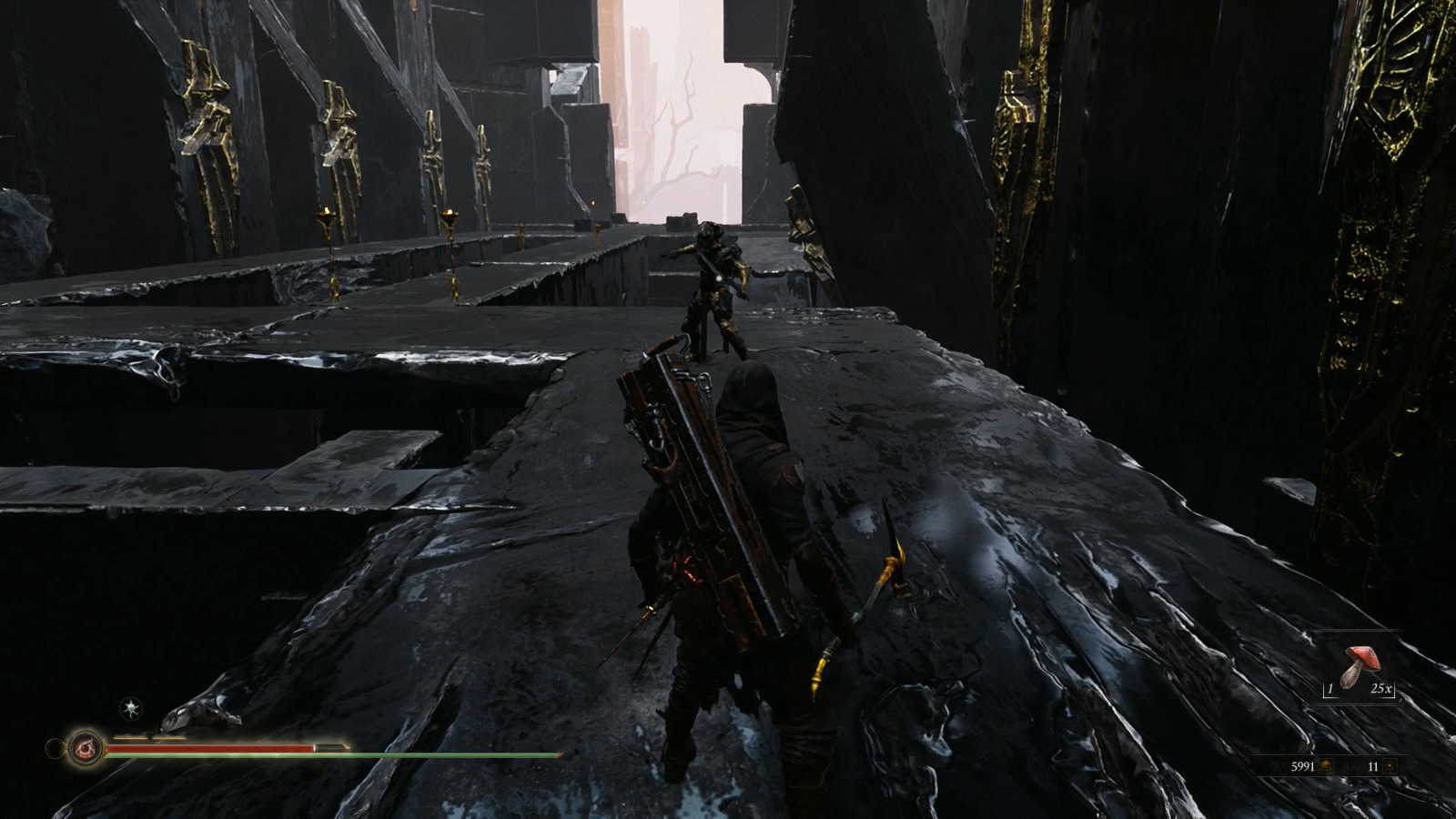
Task: Click the trait count 11
Action: coord(1373,766)
